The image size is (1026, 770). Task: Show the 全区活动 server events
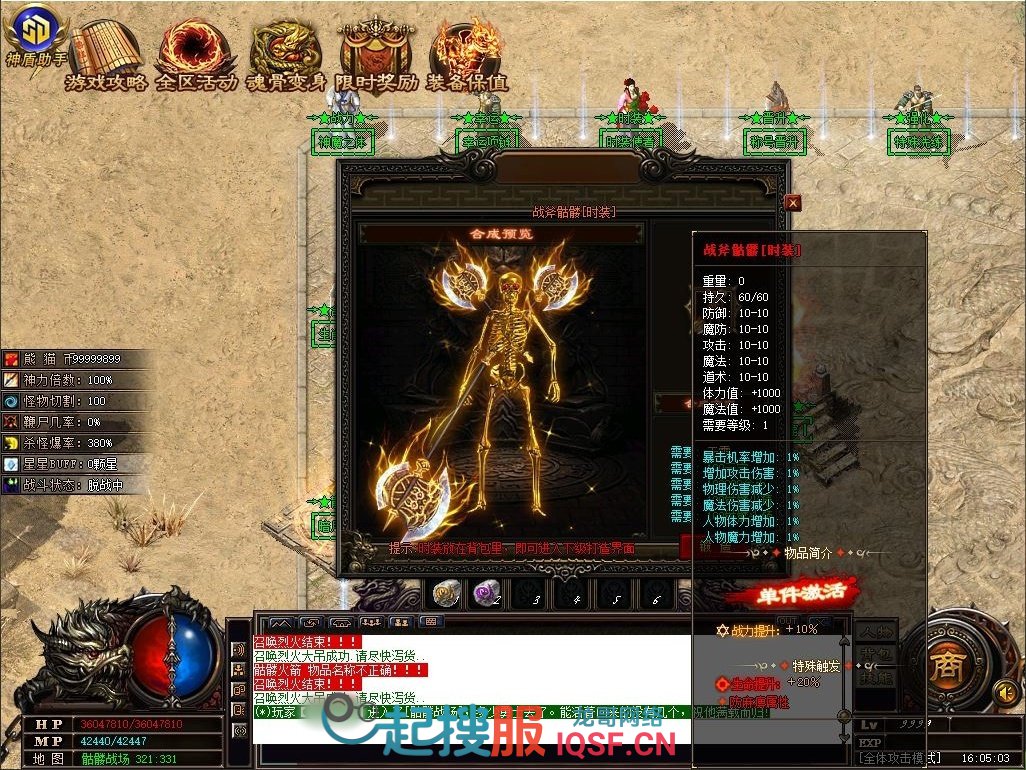pos(195,55)
